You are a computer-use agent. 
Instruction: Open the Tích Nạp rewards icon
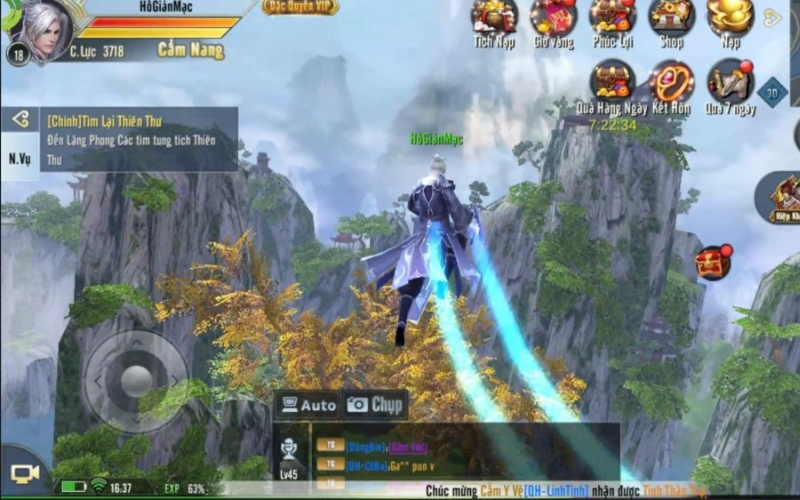pyautogui.click(x=494, y=18)
